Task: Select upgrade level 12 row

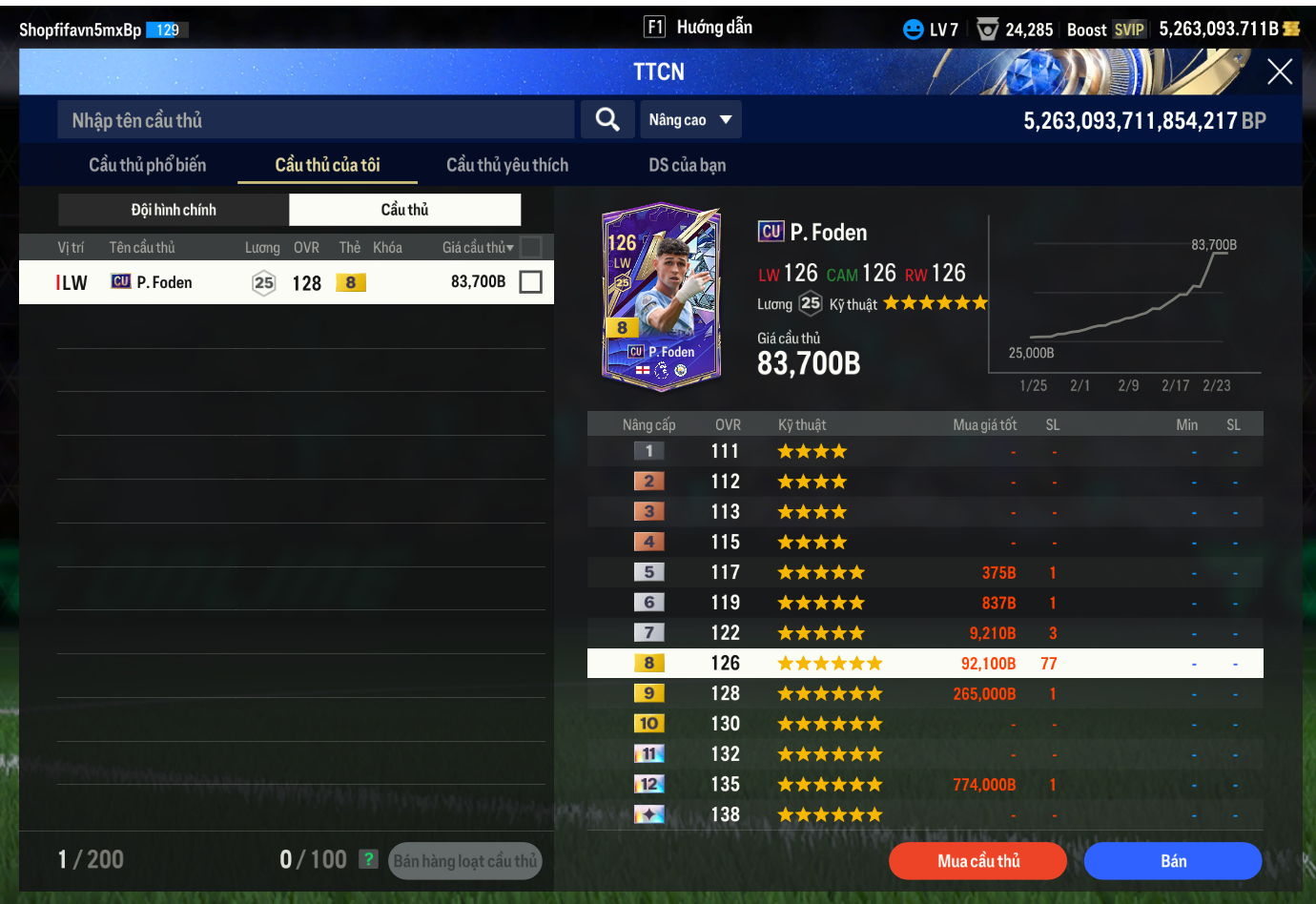Action: coord(925,785)
